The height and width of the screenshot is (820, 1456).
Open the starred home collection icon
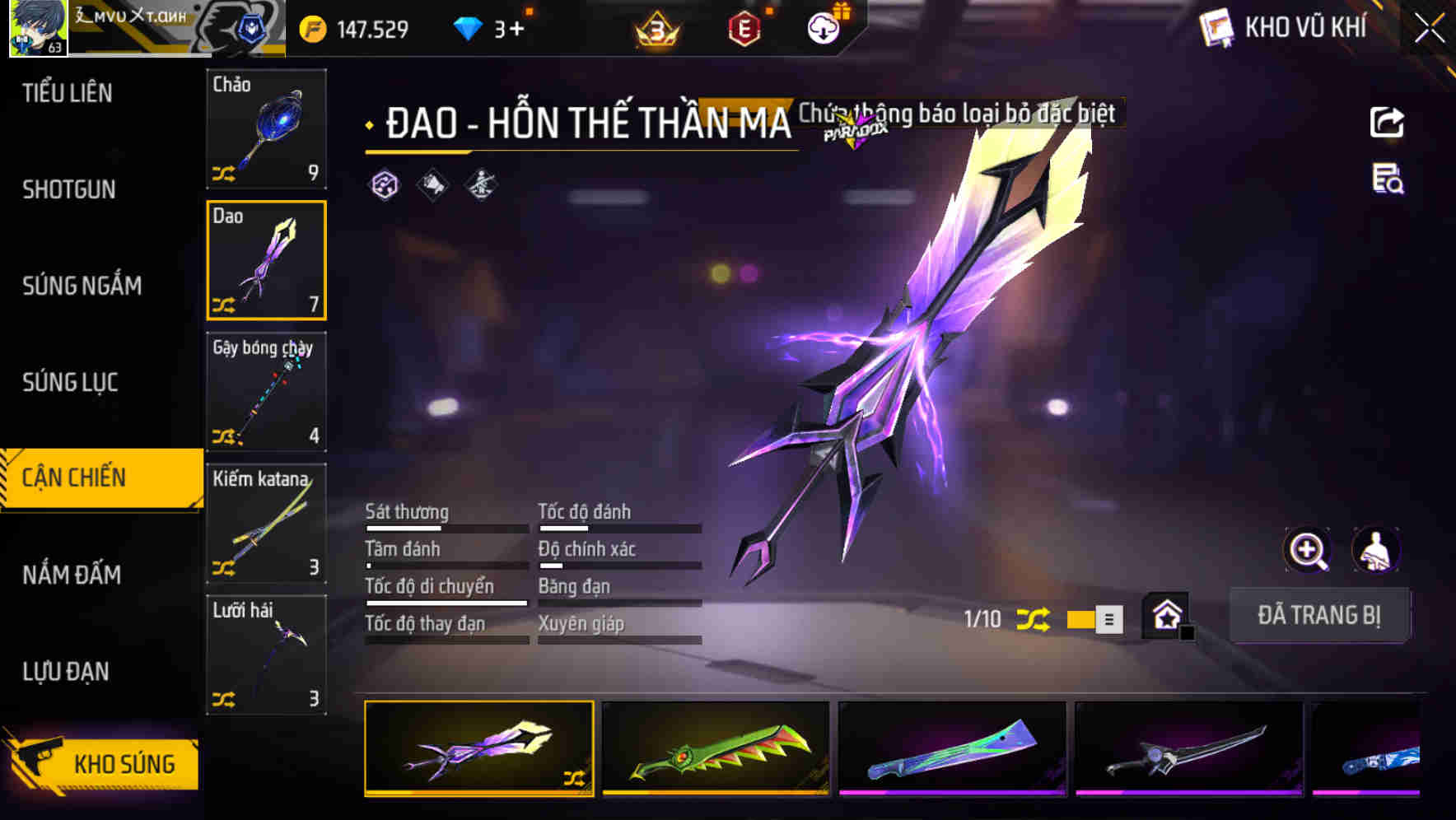click(x=1164, y=616)
